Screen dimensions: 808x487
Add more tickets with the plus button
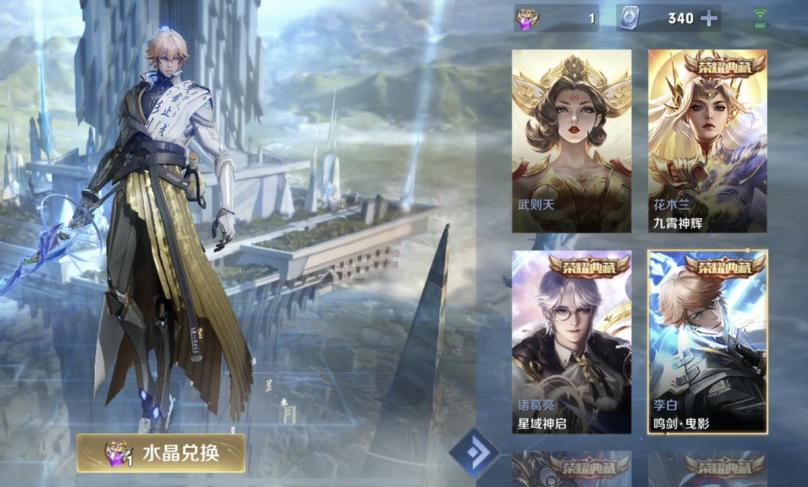tap(709, 18)
